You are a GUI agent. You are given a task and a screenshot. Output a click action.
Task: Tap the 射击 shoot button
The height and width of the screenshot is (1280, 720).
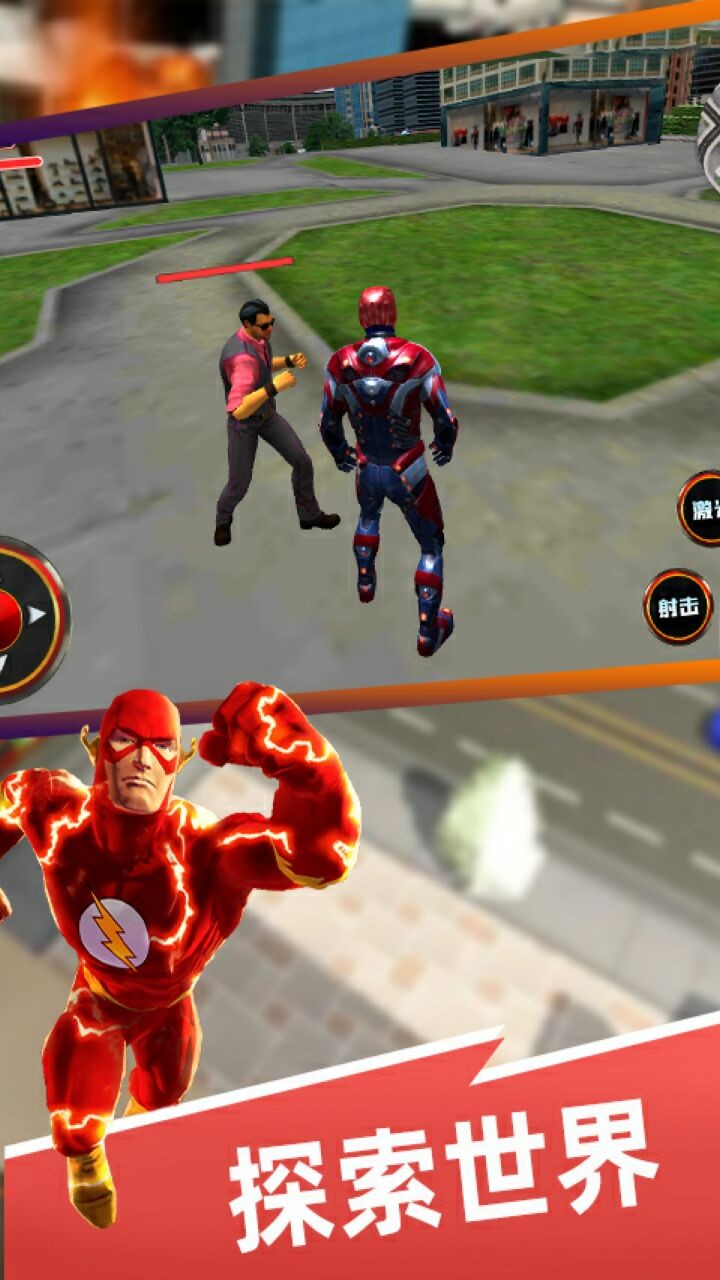coord(677,607)
